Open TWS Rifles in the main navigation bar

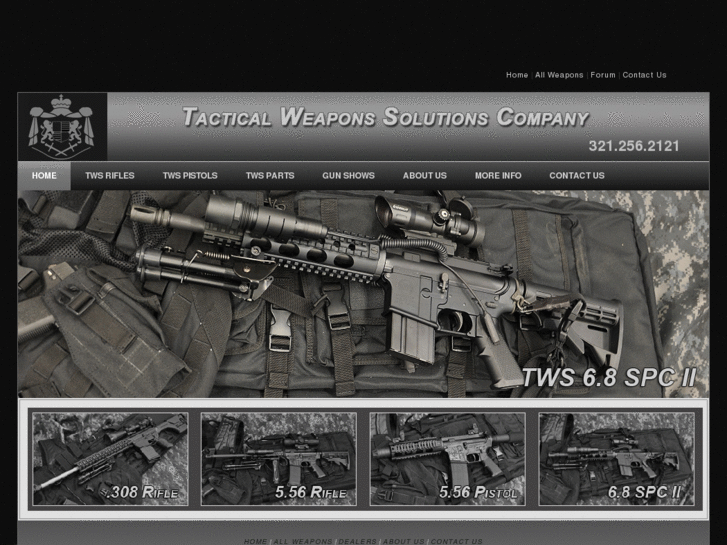pyautogui.click(x=110, y=176)
